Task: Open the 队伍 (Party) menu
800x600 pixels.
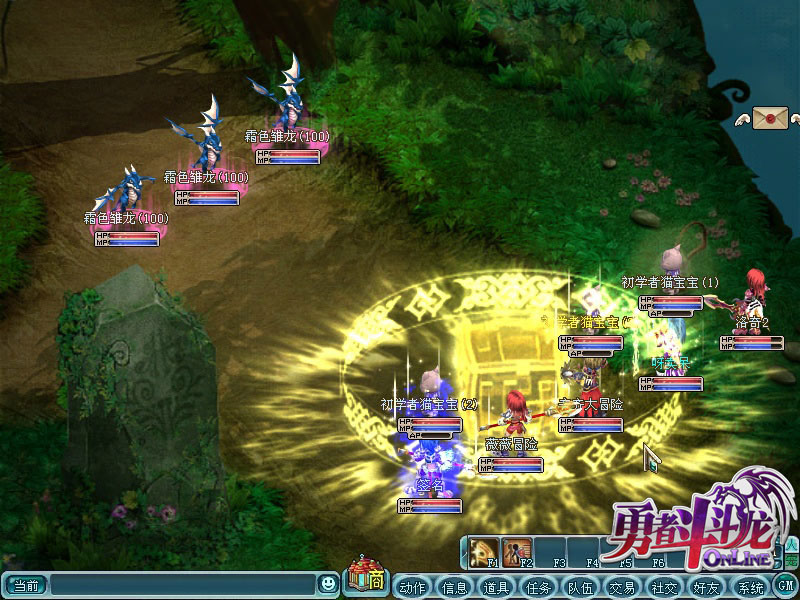Action: click(x=580, y=586)
